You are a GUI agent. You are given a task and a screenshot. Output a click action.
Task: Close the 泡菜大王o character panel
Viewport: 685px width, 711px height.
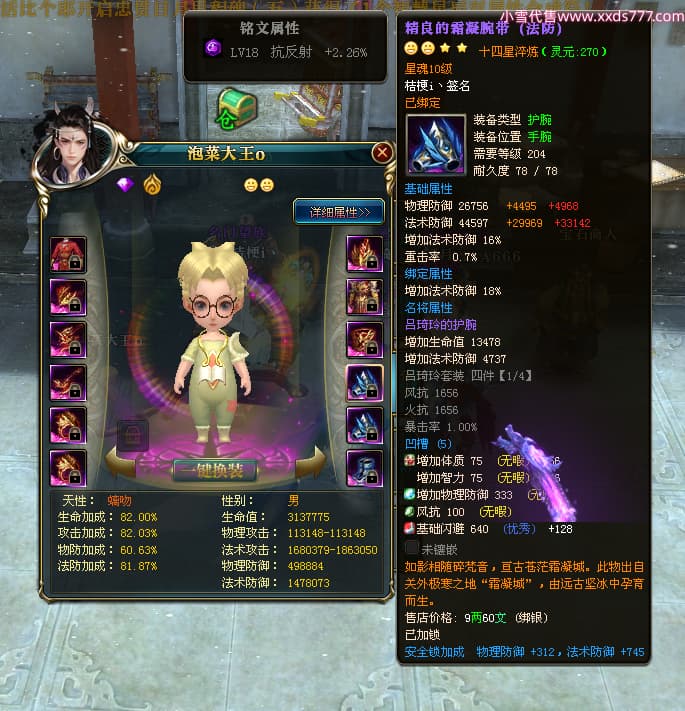382,153
